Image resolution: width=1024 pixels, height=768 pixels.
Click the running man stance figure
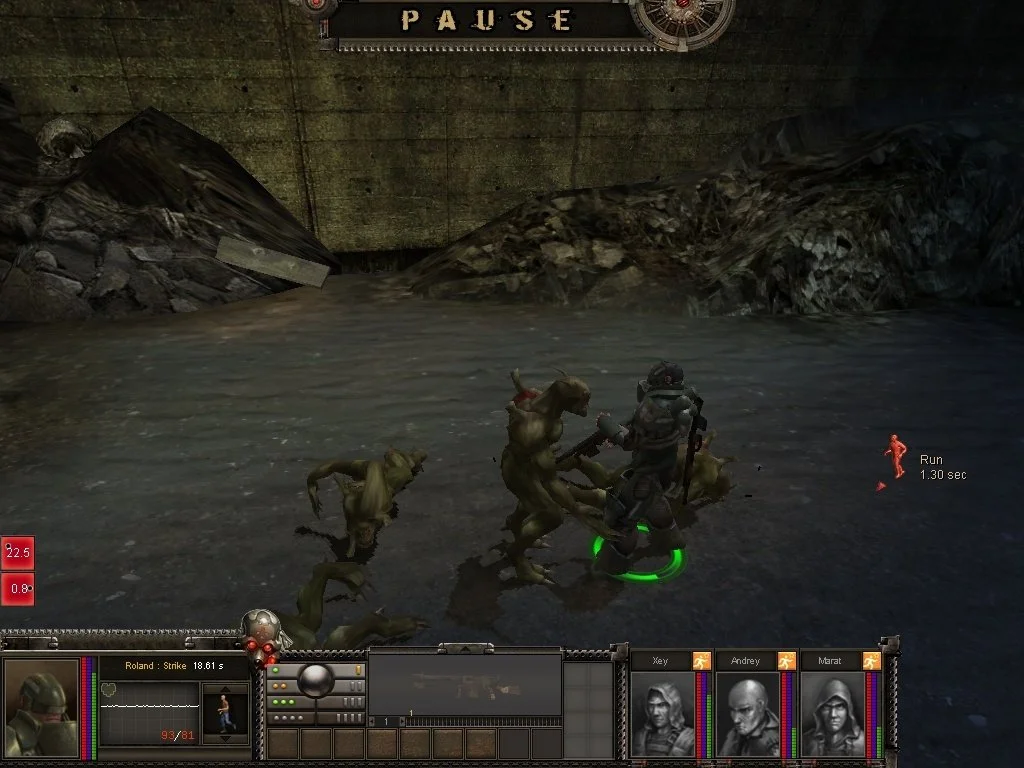(224, 713)
